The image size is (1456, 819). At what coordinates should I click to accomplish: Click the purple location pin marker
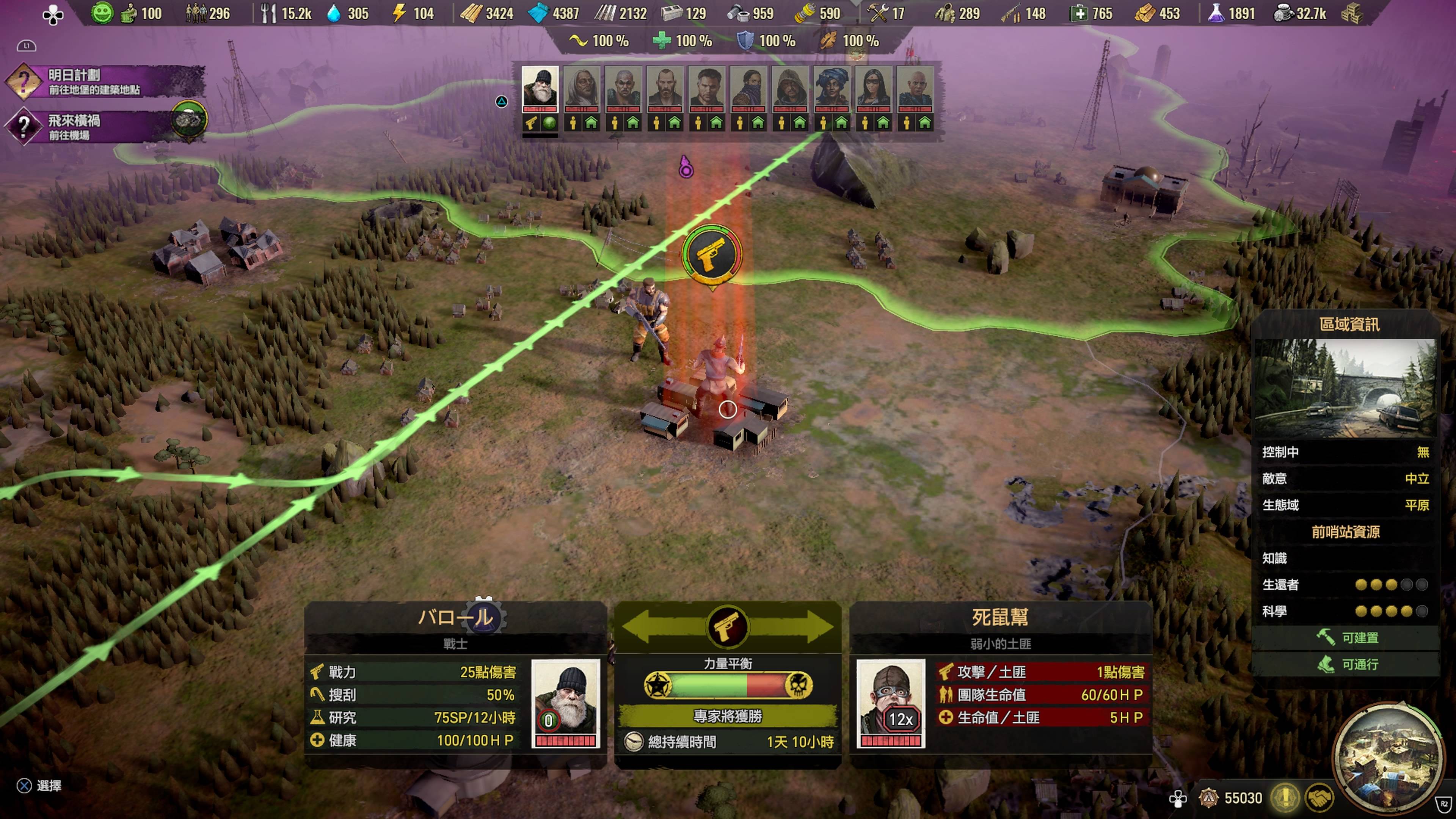click(686, 168)
